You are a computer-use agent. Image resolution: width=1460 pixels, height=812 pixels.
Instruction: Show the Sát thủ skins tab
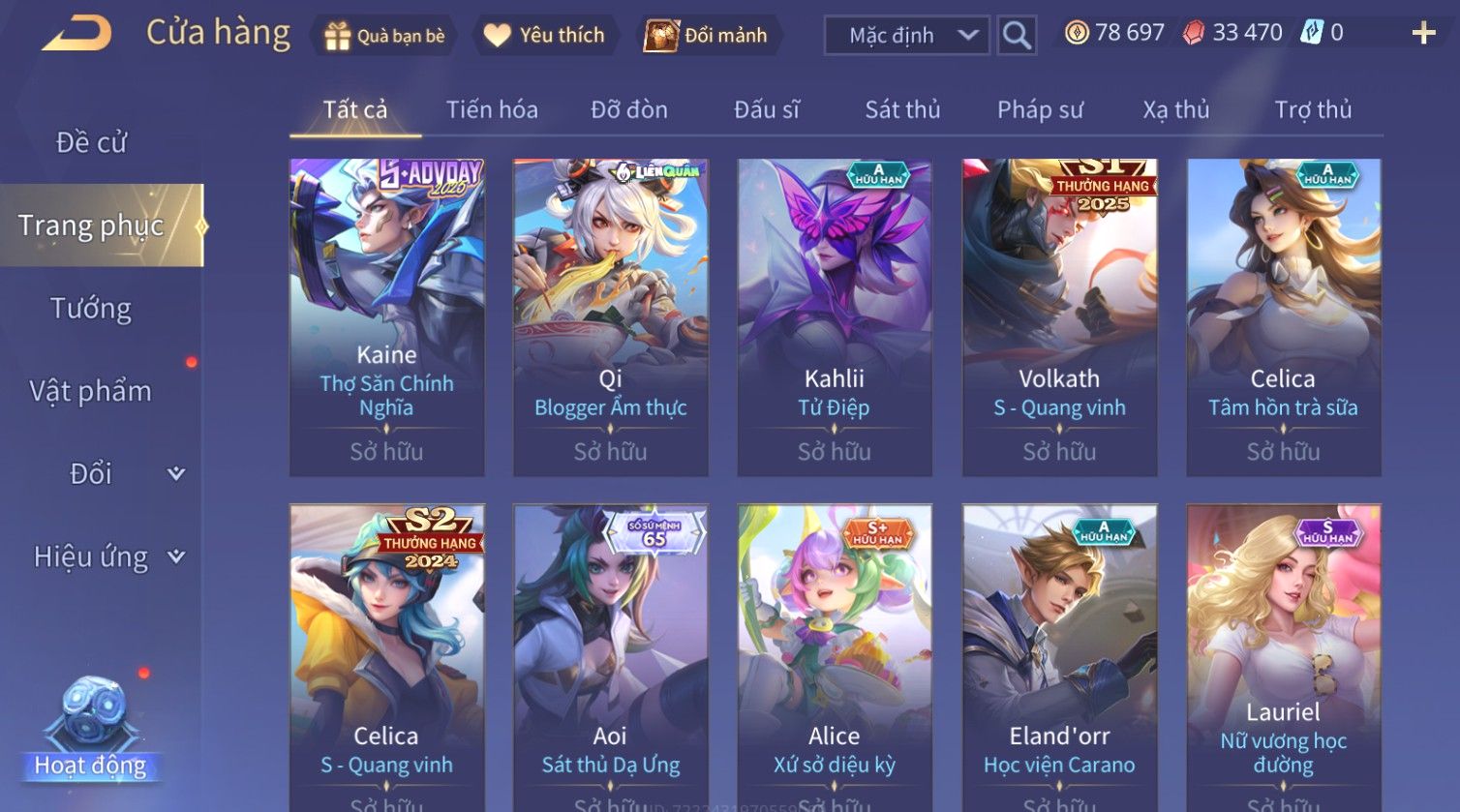point(902,109)
